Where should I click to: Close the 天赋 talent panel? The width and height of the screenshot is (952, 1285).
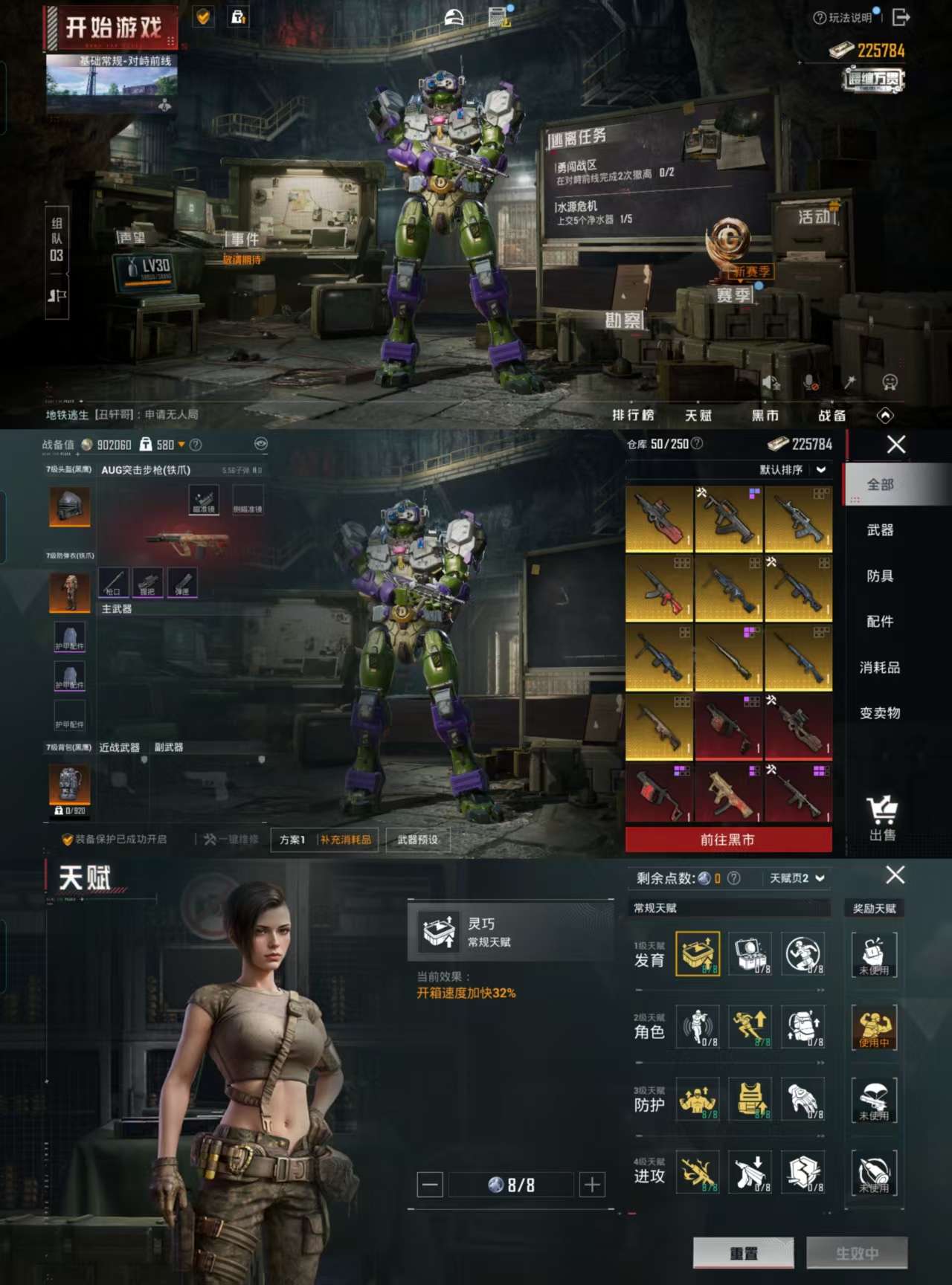895,875
